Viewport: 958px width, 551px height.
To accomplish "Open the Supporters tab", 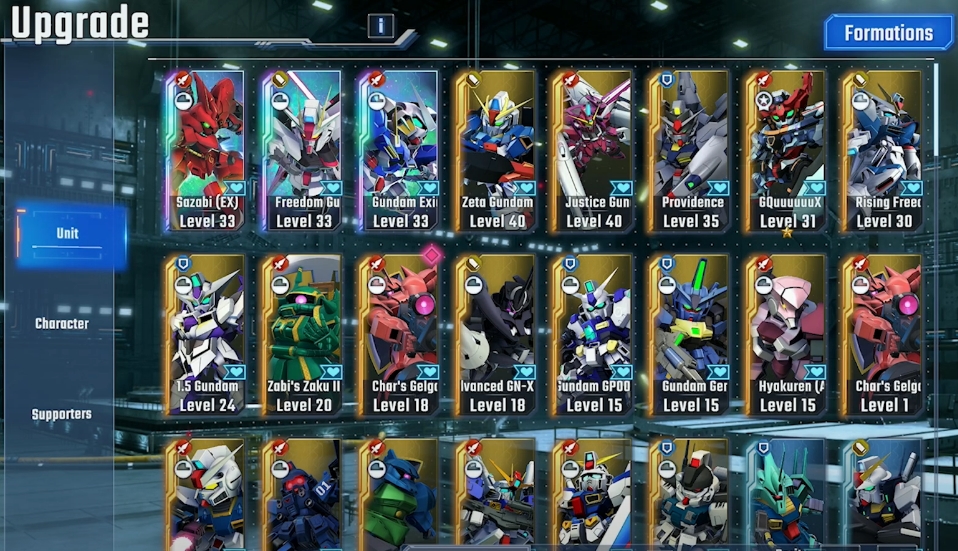I will click(62, 414).
